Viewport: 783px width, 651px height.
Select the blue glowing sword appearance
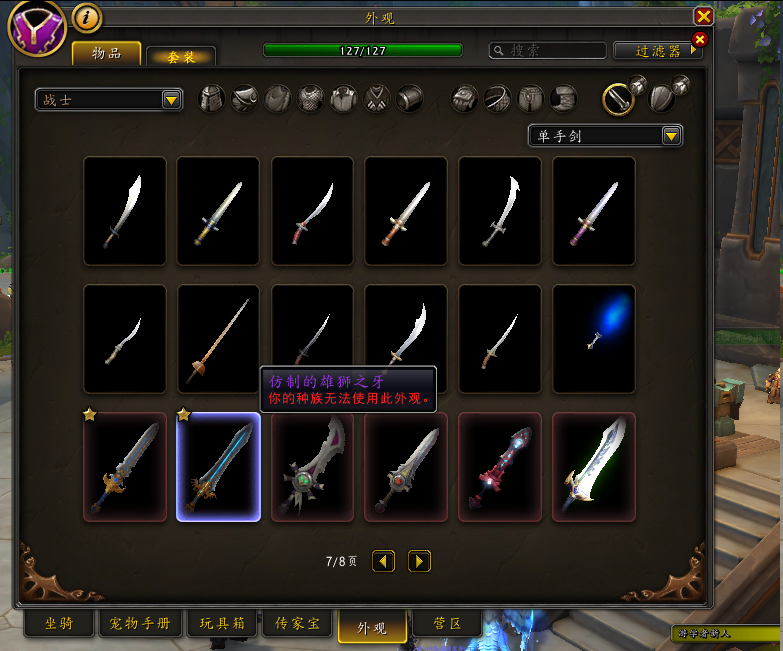594,337
